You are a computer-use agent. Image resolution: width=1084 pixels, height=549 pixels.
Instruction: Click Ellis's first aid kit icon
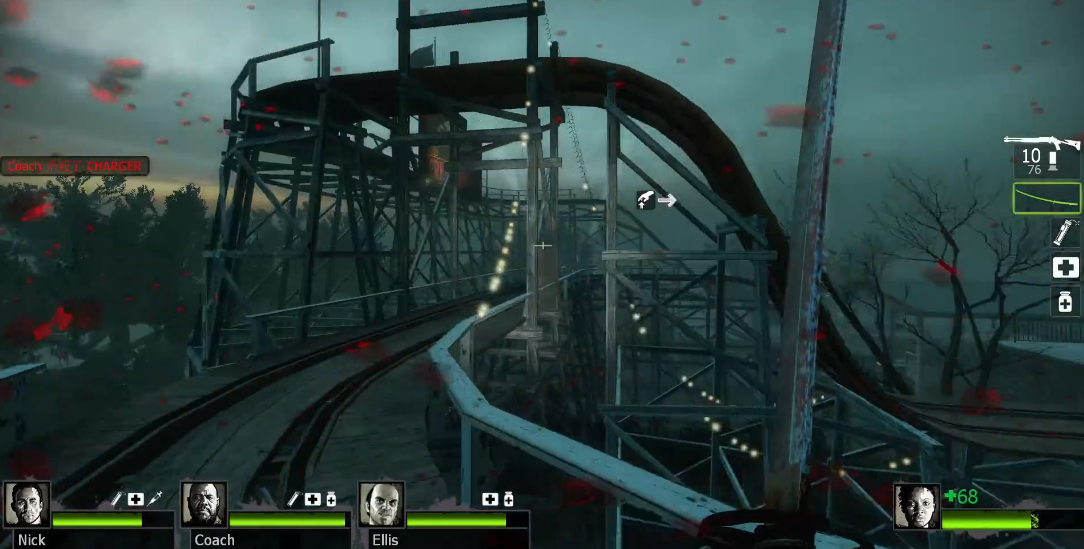[x=490, y=498]
